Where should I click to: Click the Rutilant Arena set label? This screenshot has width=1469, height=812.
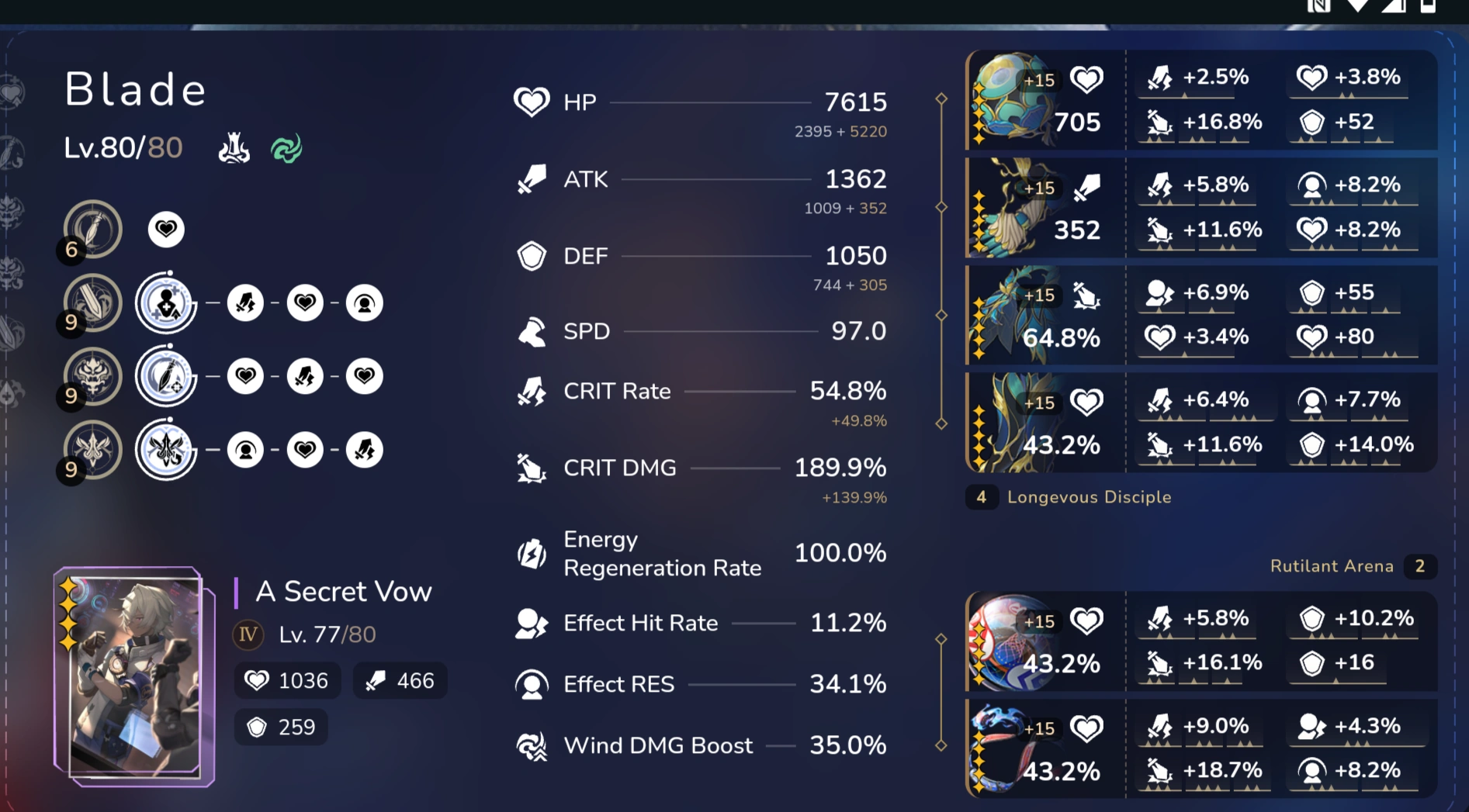(1332, 566)
